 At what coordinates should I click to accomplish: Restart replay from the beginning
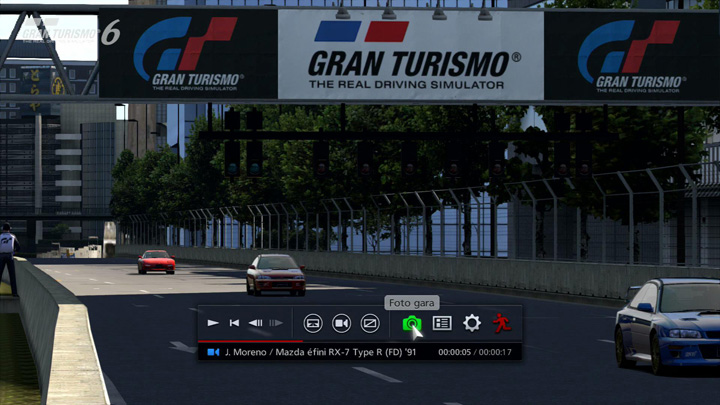pyautogui.click(x=234, y=323)
